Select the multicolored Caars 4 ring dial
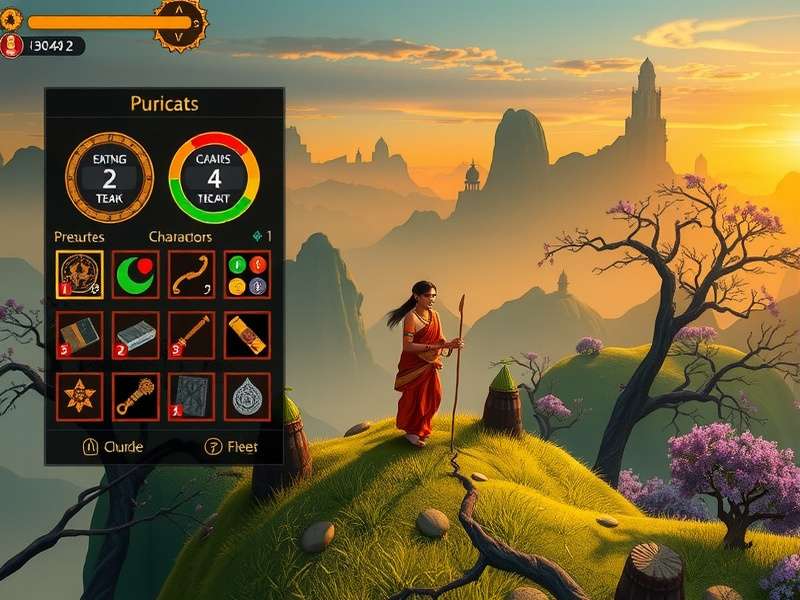The image size is (800, 600). tap(214, 178)
